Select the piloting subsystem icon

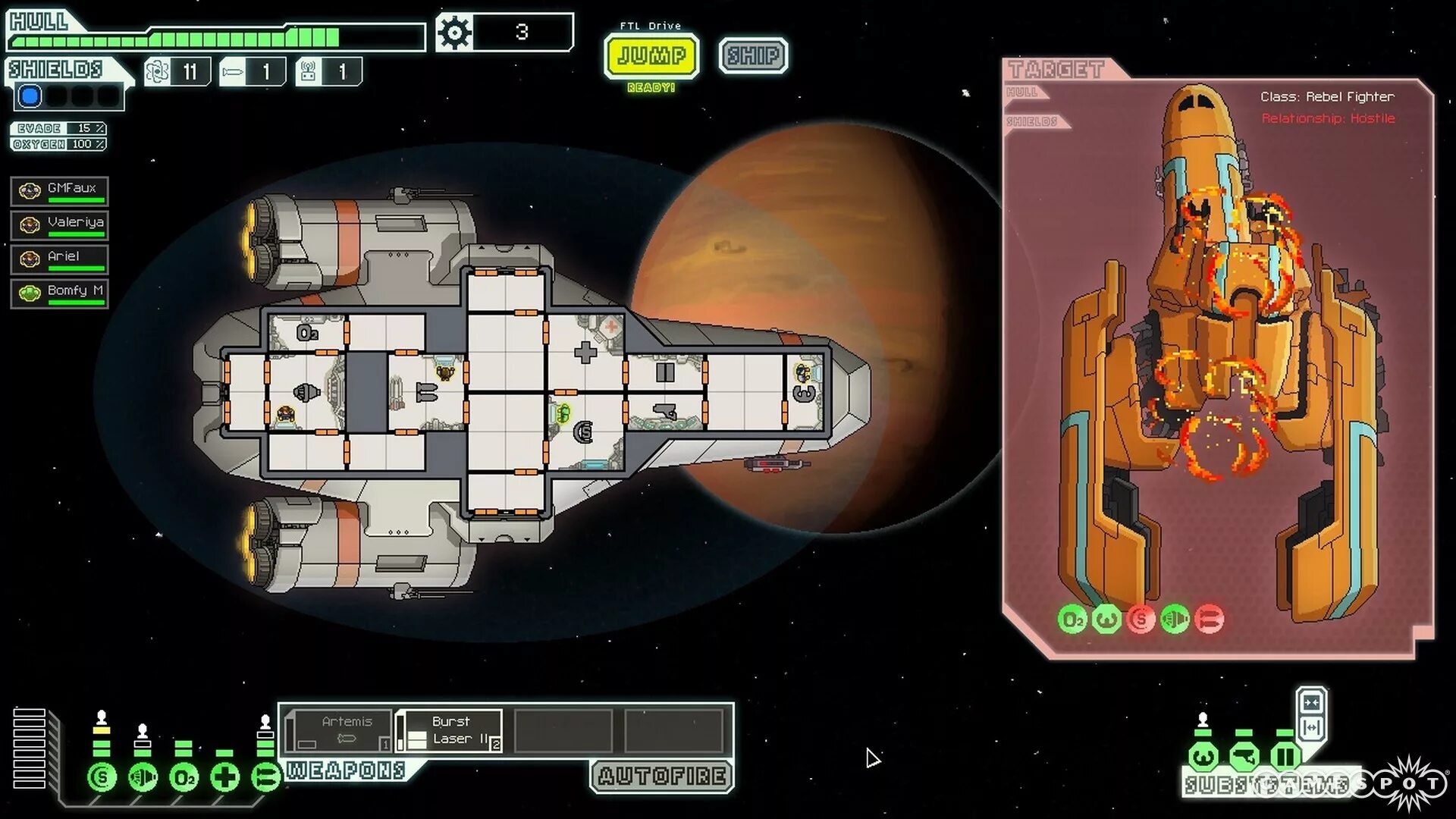click(x=1203, y=756)
